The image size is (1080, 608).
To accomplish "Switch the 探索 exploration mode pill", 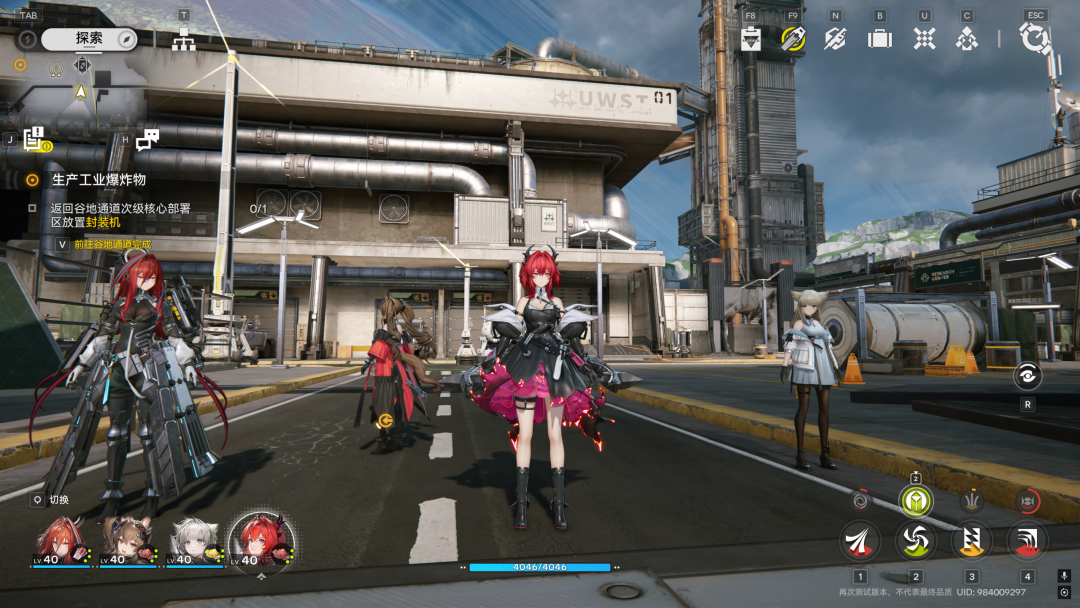I will [x=89, y=39].
